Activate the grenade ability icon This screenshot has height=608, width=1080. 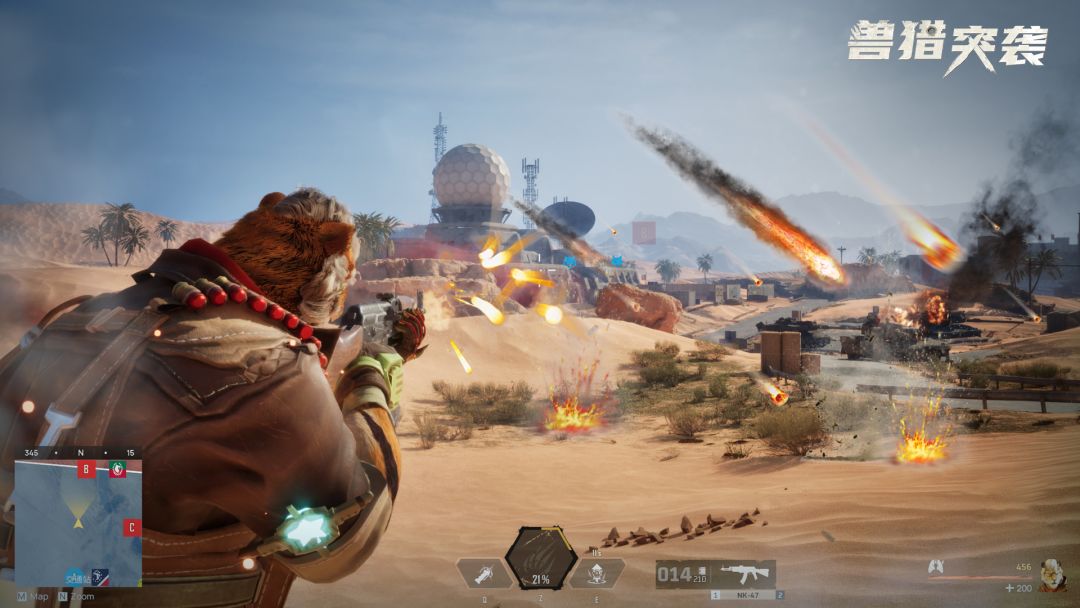[484, 573]
